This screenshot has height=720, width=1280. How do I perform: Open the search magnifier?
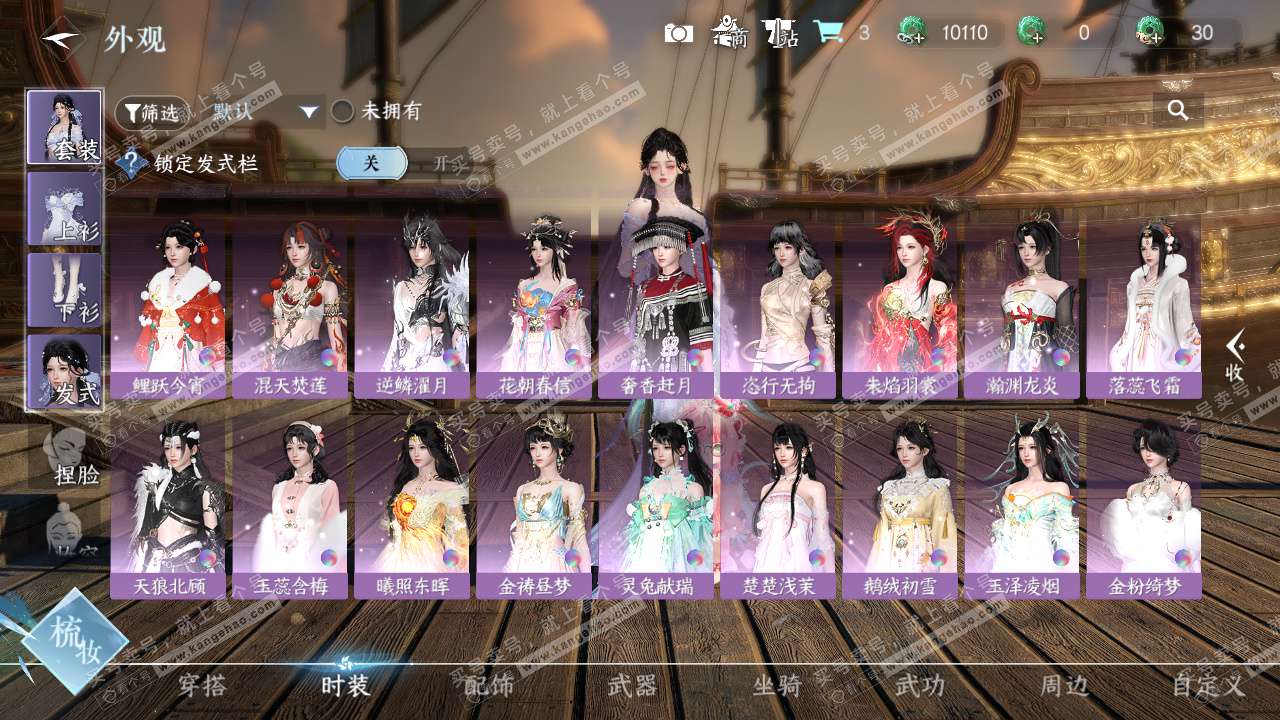coord(1178,110)
